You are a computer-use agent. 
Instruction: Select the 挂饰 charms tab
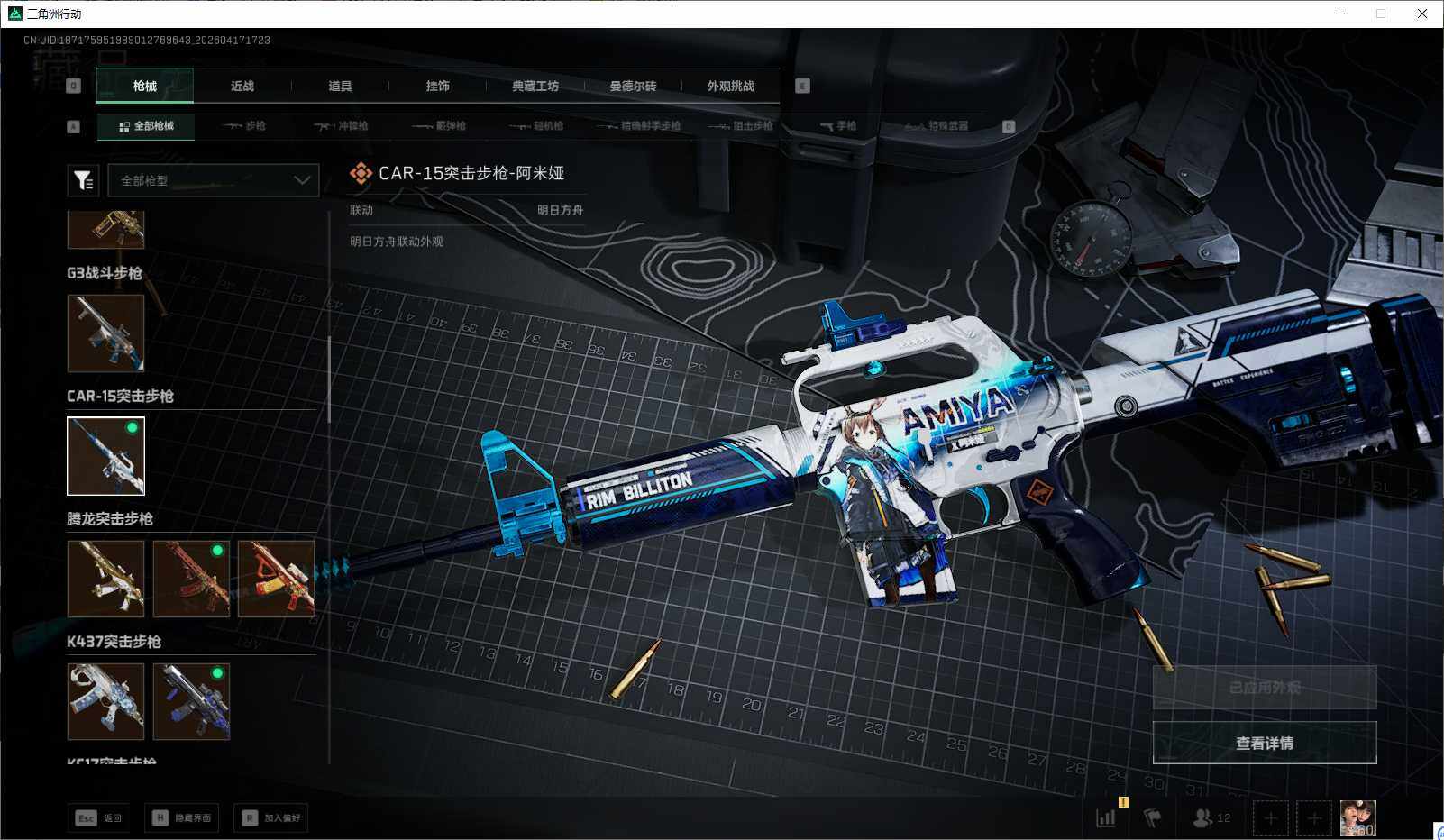[x=438, y=87]
